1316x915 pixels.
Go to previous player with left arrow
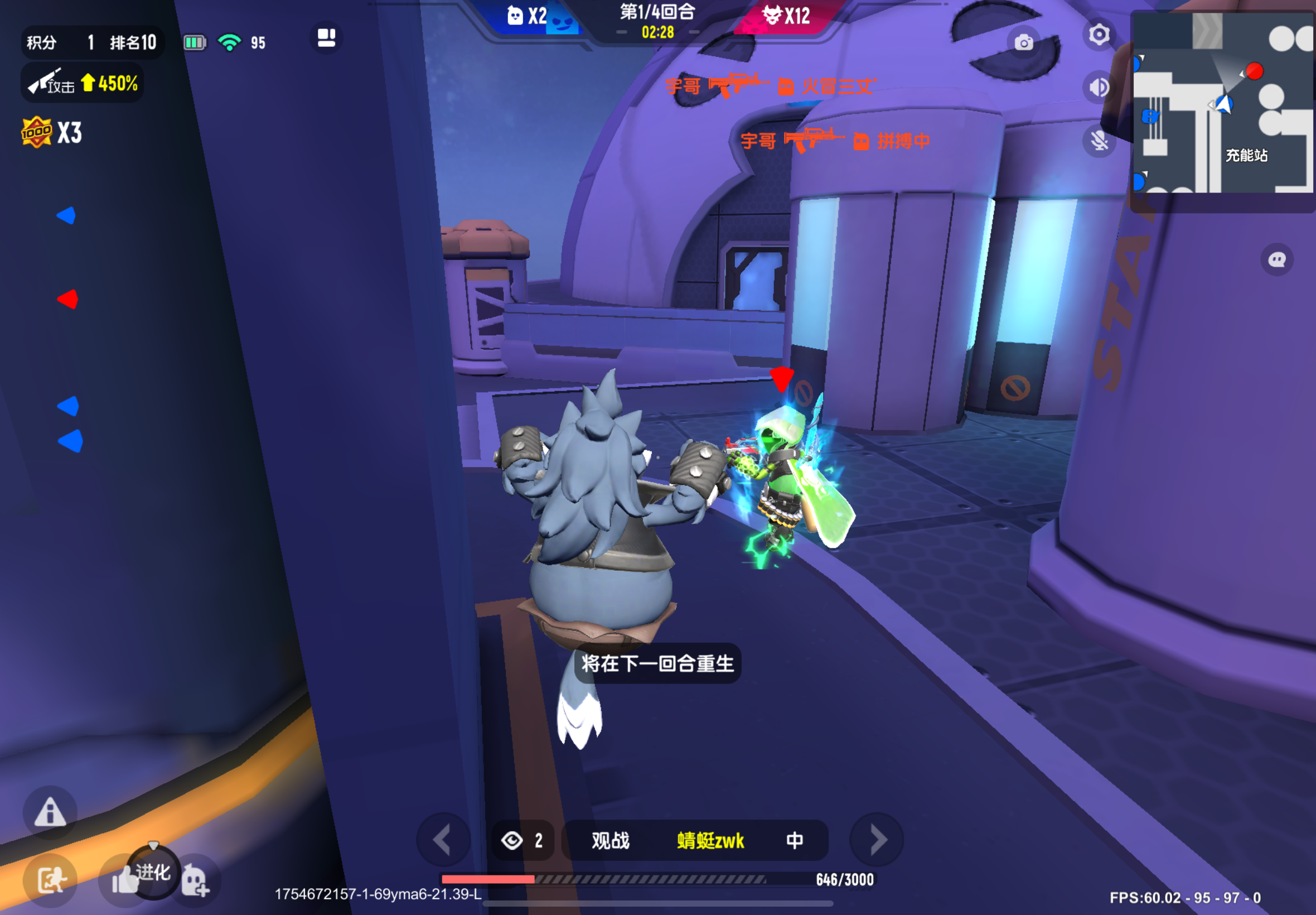coord(443,839)
